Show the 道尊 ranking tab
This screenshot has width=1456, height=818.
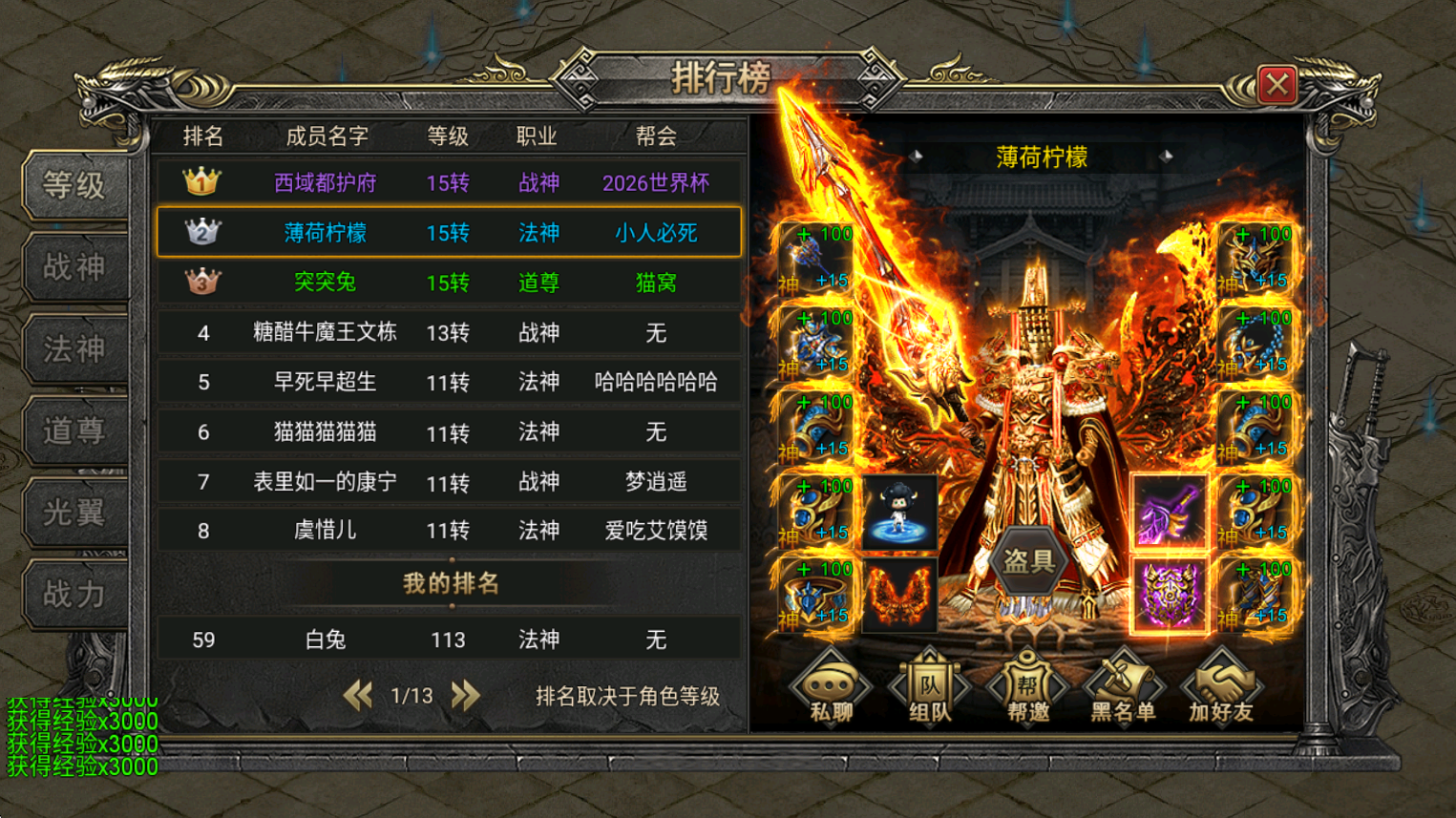pyautogui.click(x=74, y=431)
